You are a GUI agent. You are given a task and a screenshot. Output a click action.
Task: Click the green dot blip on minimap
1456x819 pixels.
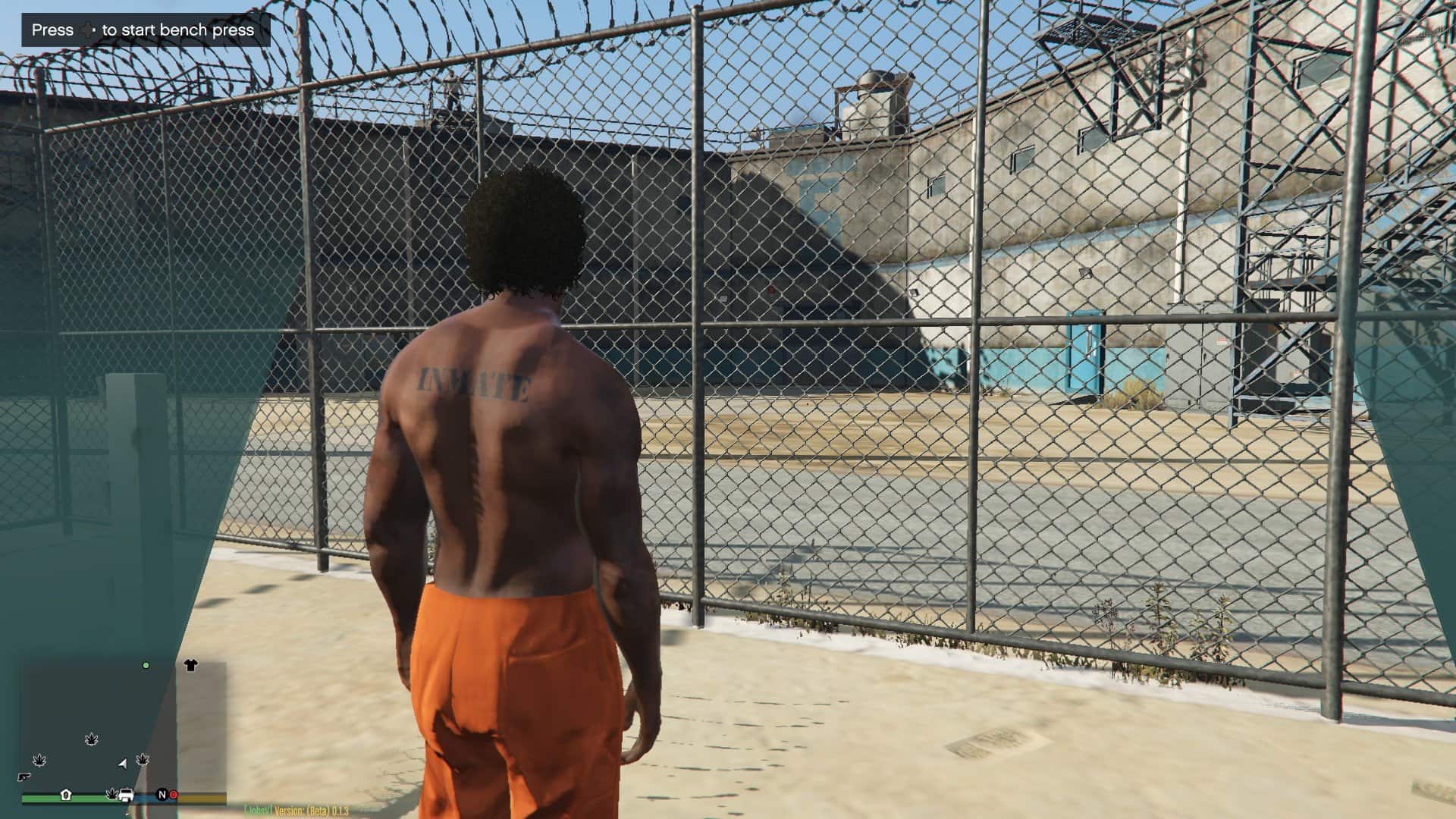pos(146,665)
